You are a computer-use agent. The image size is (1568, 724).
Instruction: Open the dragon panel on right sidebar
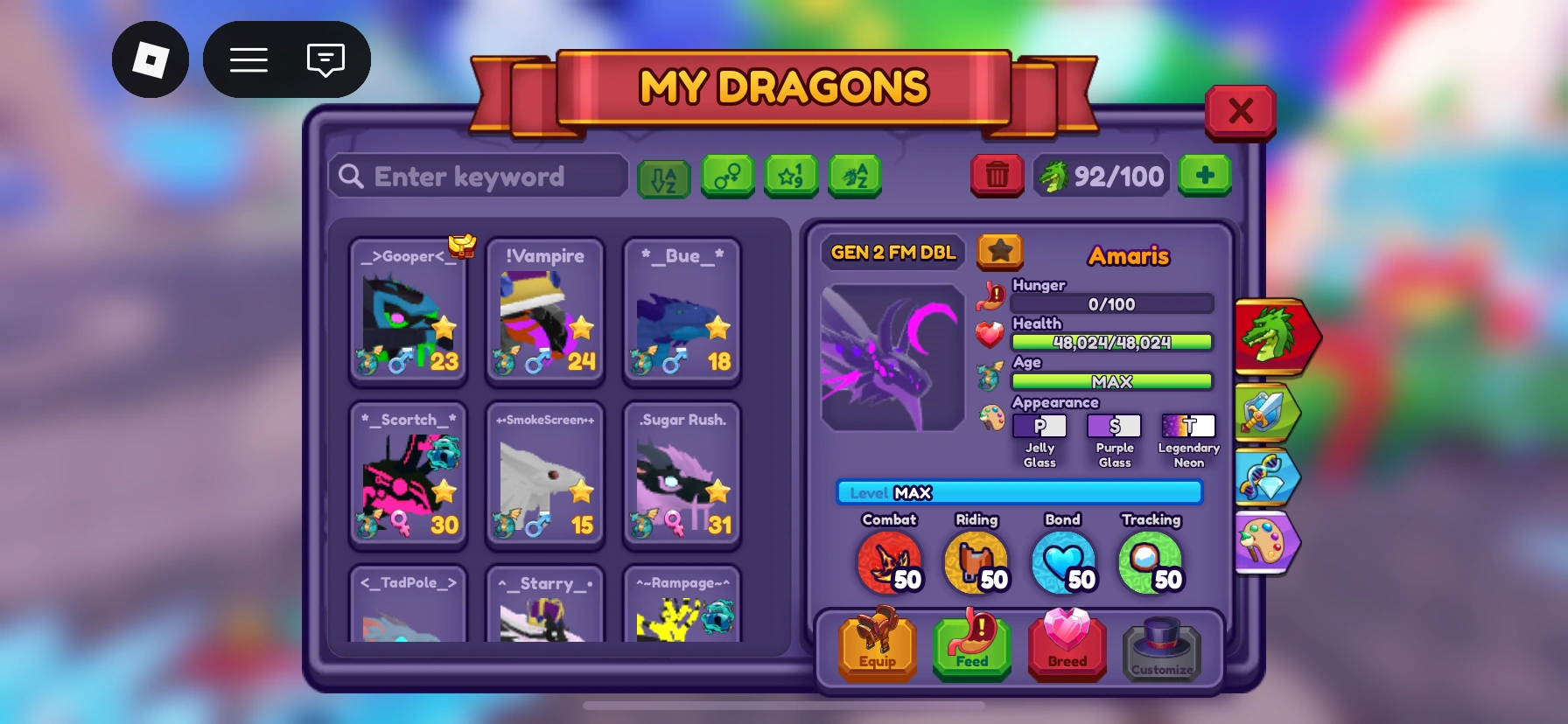[1271, 337]
